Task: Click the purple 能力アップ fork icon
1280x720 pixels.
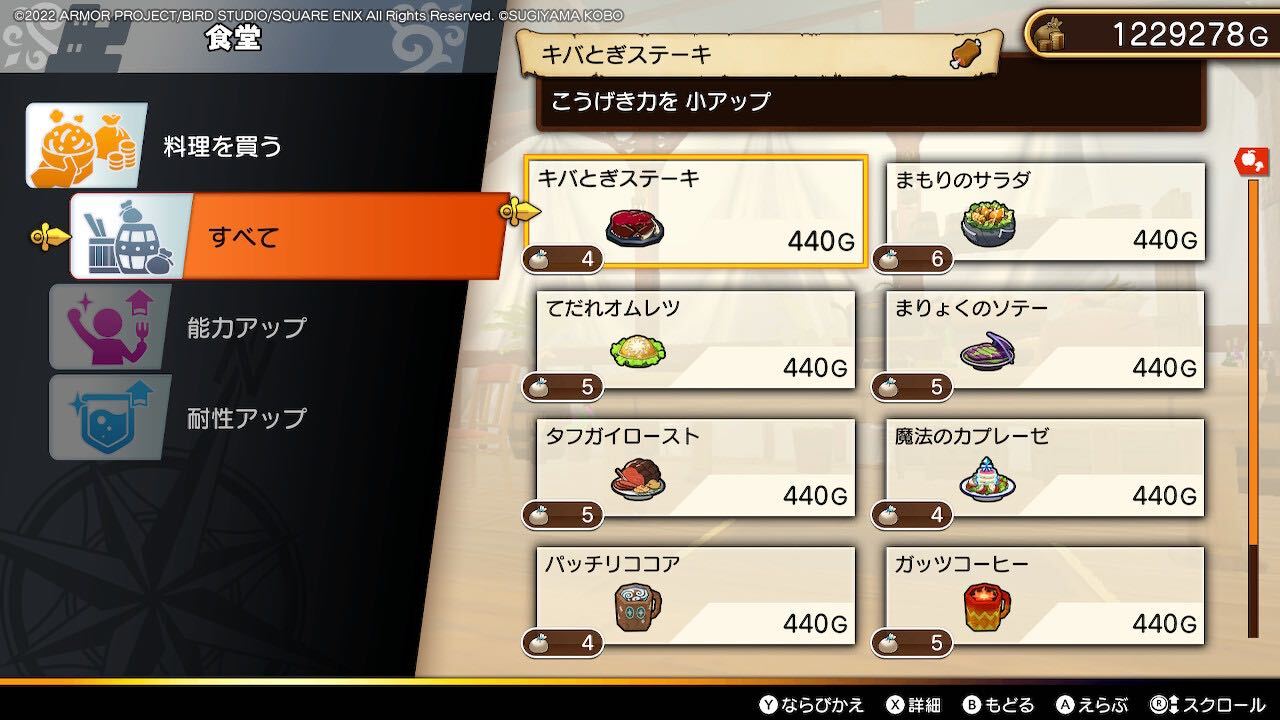Action: pos(110,325)
